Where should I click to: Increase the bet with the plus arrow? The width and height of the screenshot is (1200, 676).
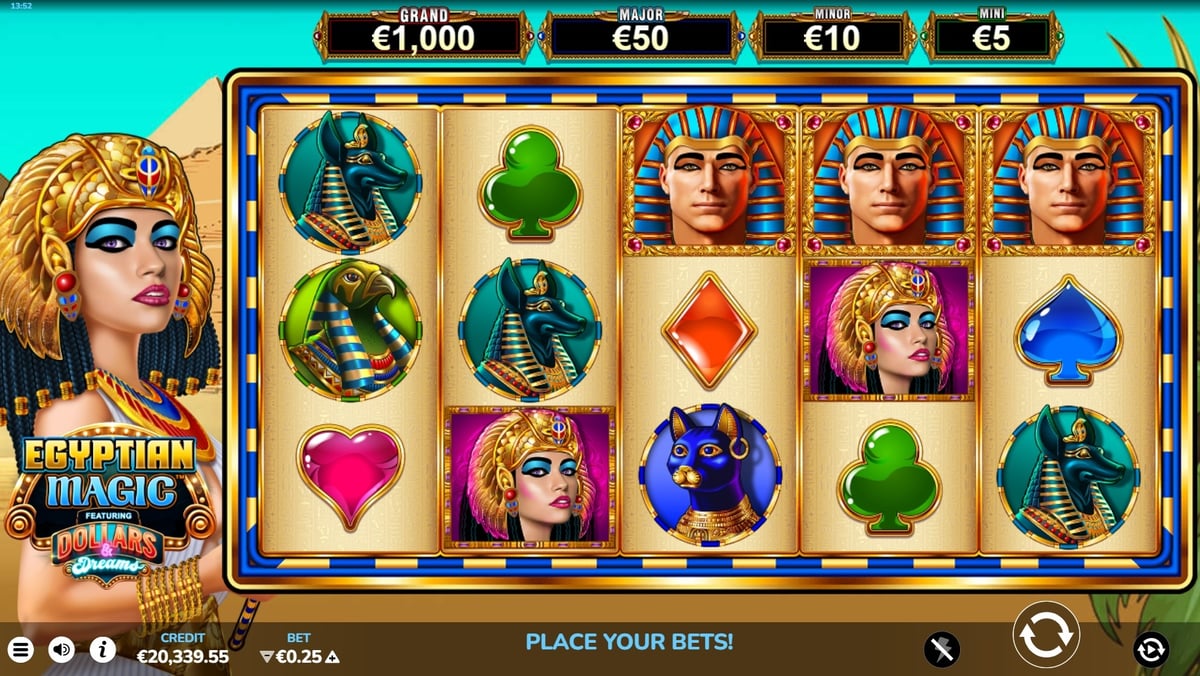click(x=333, y=657)
